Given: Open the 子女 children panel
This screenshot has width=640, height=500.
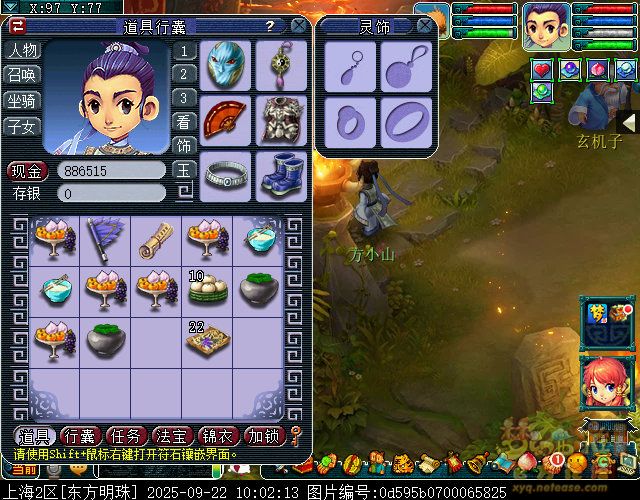Looking at the screenshot, I should pyautogui.click(x=22, y=126).
